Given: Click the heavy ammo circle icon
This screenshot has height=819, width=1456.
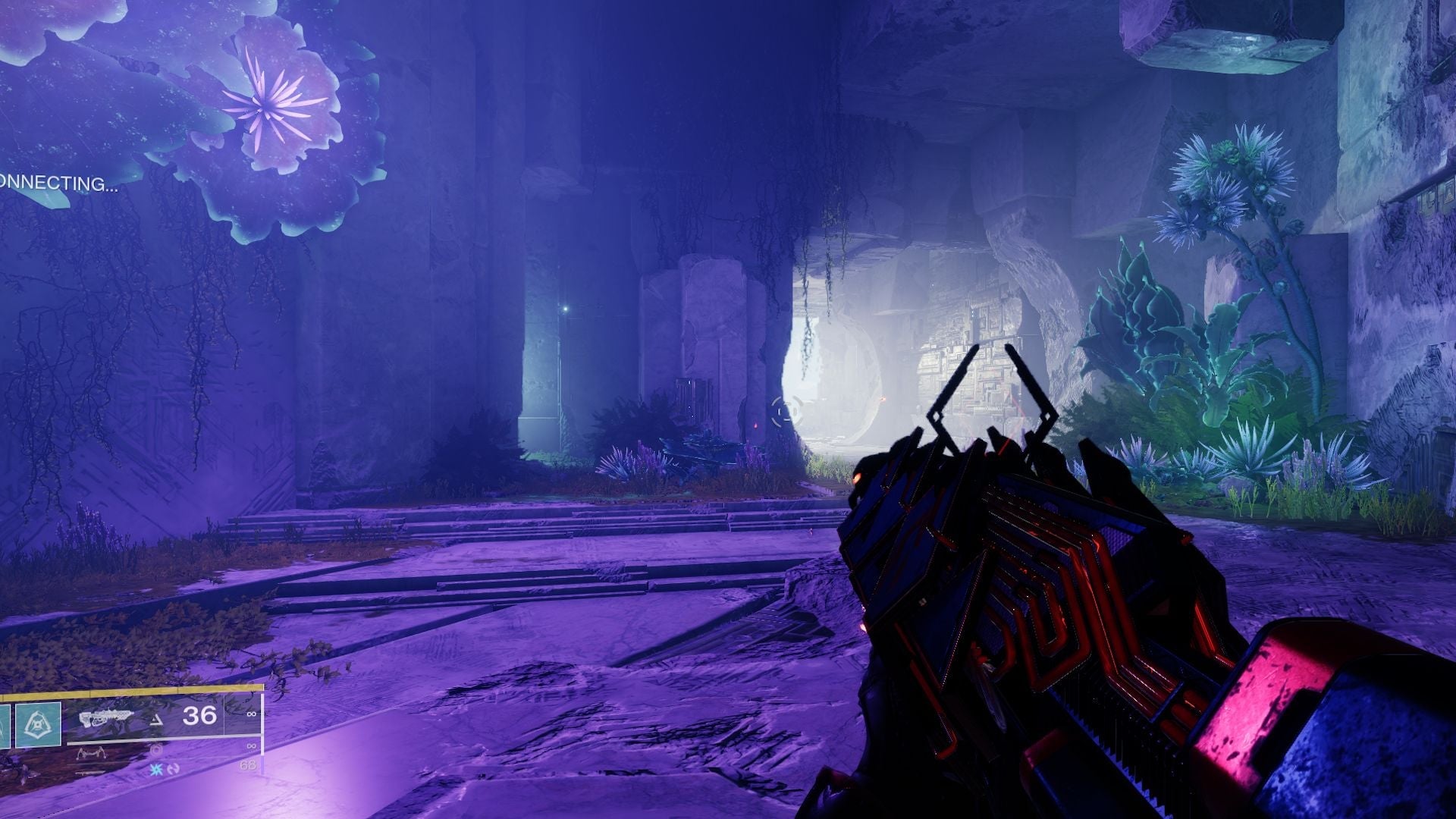Looking at the screenshot, I should (156, 751).
